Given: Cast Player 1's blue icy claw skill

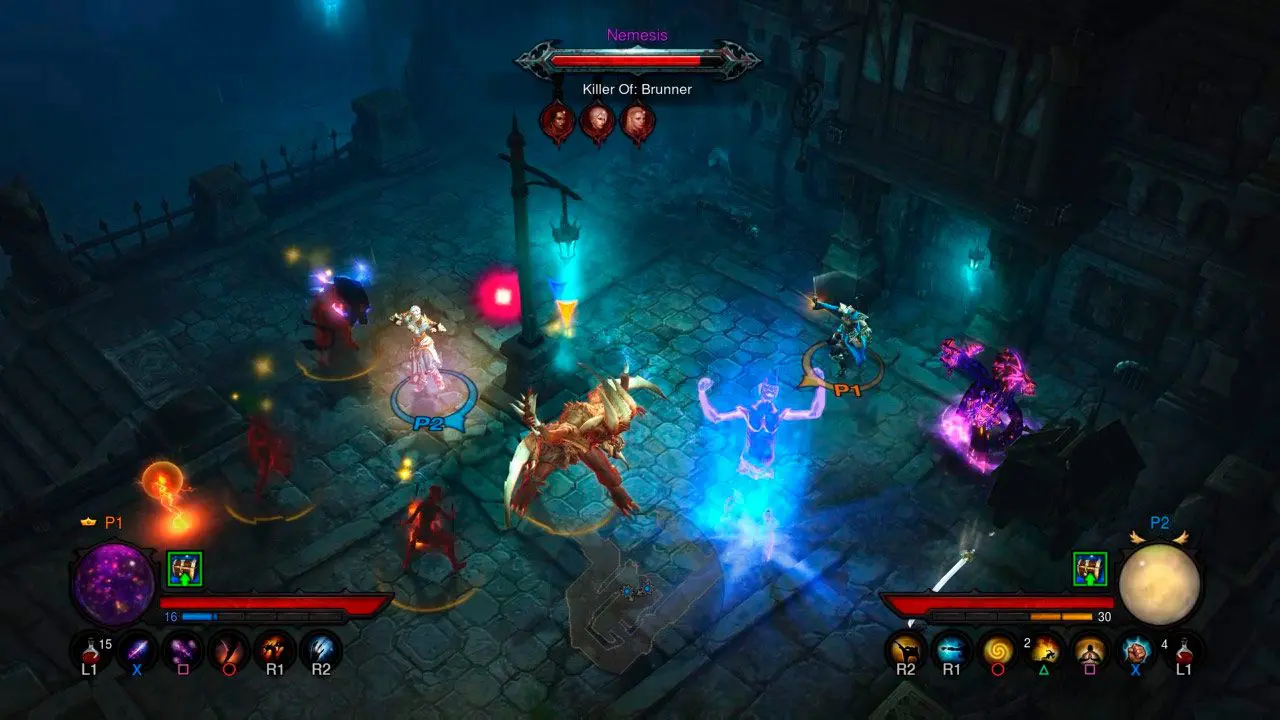Looking at the screenshot, I should tap(321, 650).
